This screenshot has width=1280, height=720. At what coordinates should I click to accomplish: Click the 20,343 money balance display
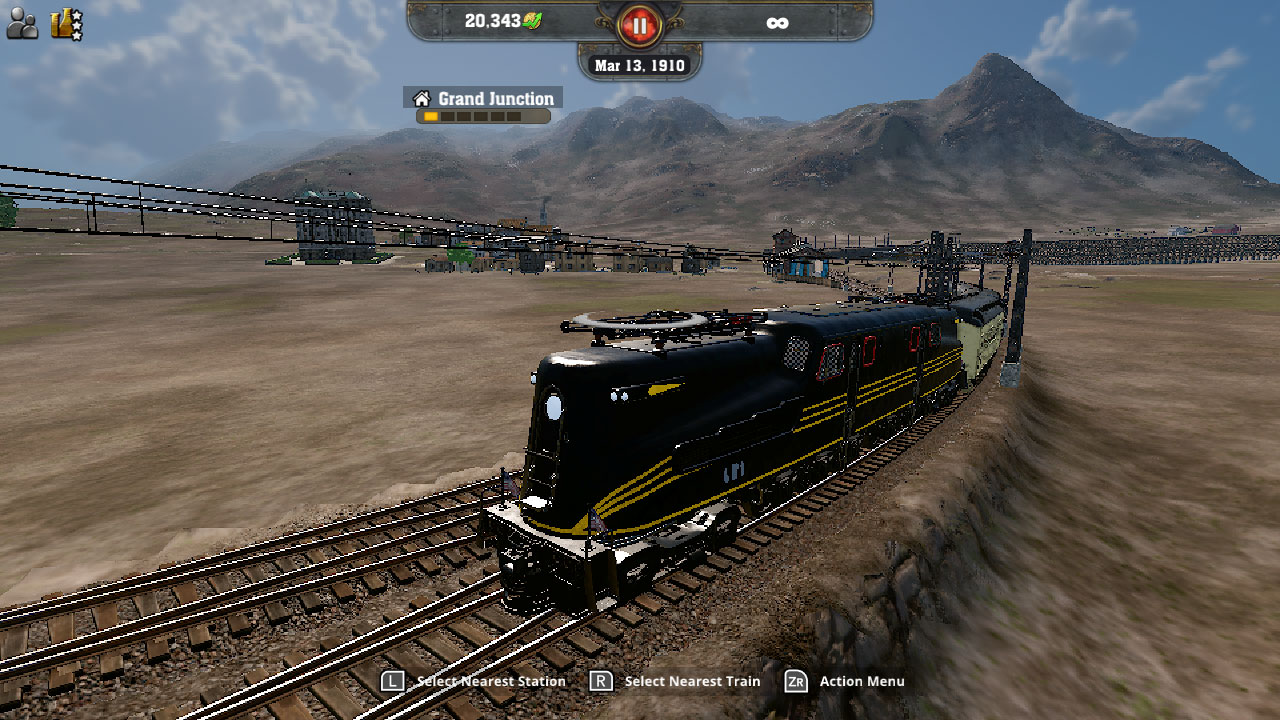494,20
